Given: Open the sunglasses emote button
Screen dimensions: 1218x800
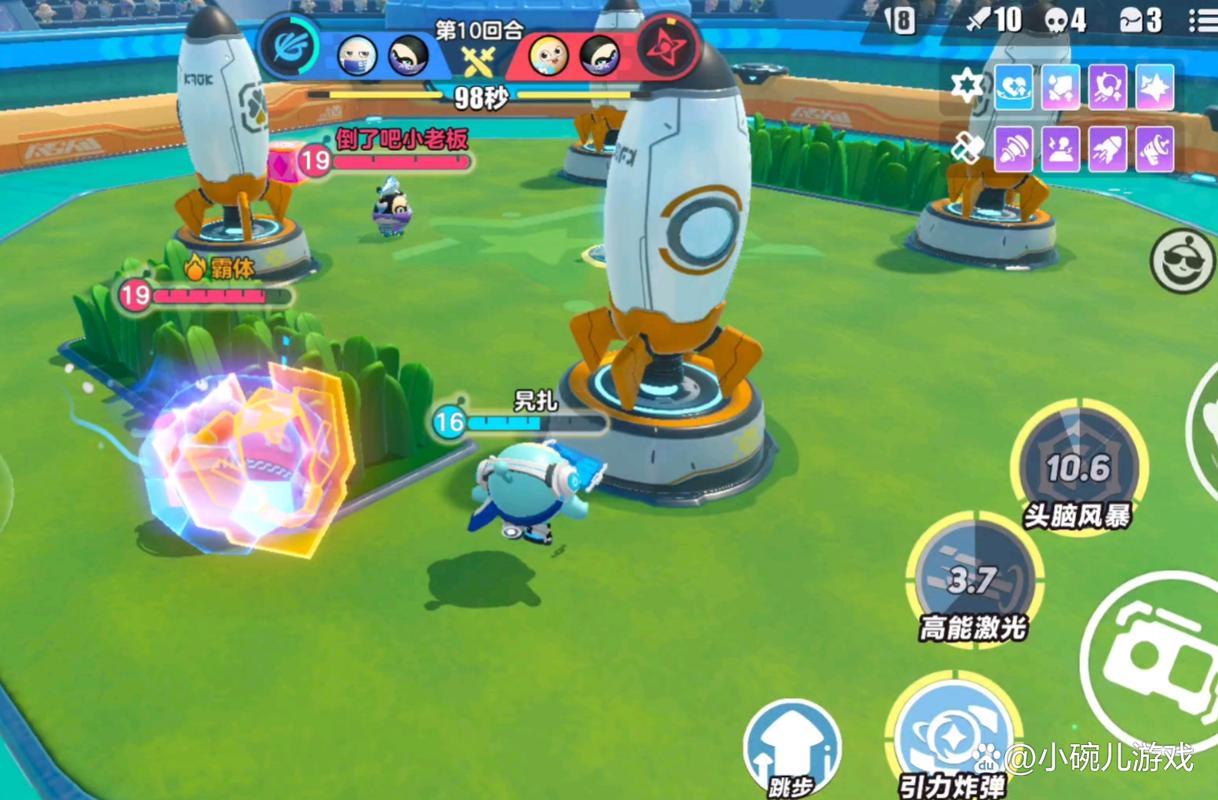Looking at the screenshot, I should [1182, 261].
